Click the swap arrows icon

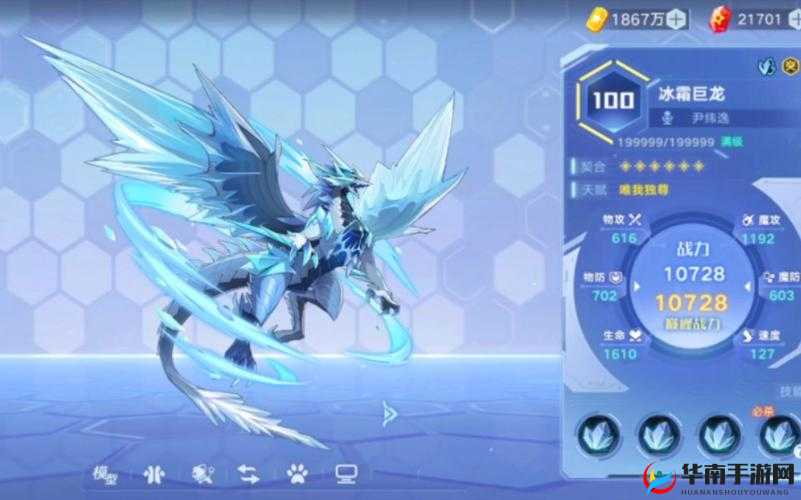click(248, 474)
